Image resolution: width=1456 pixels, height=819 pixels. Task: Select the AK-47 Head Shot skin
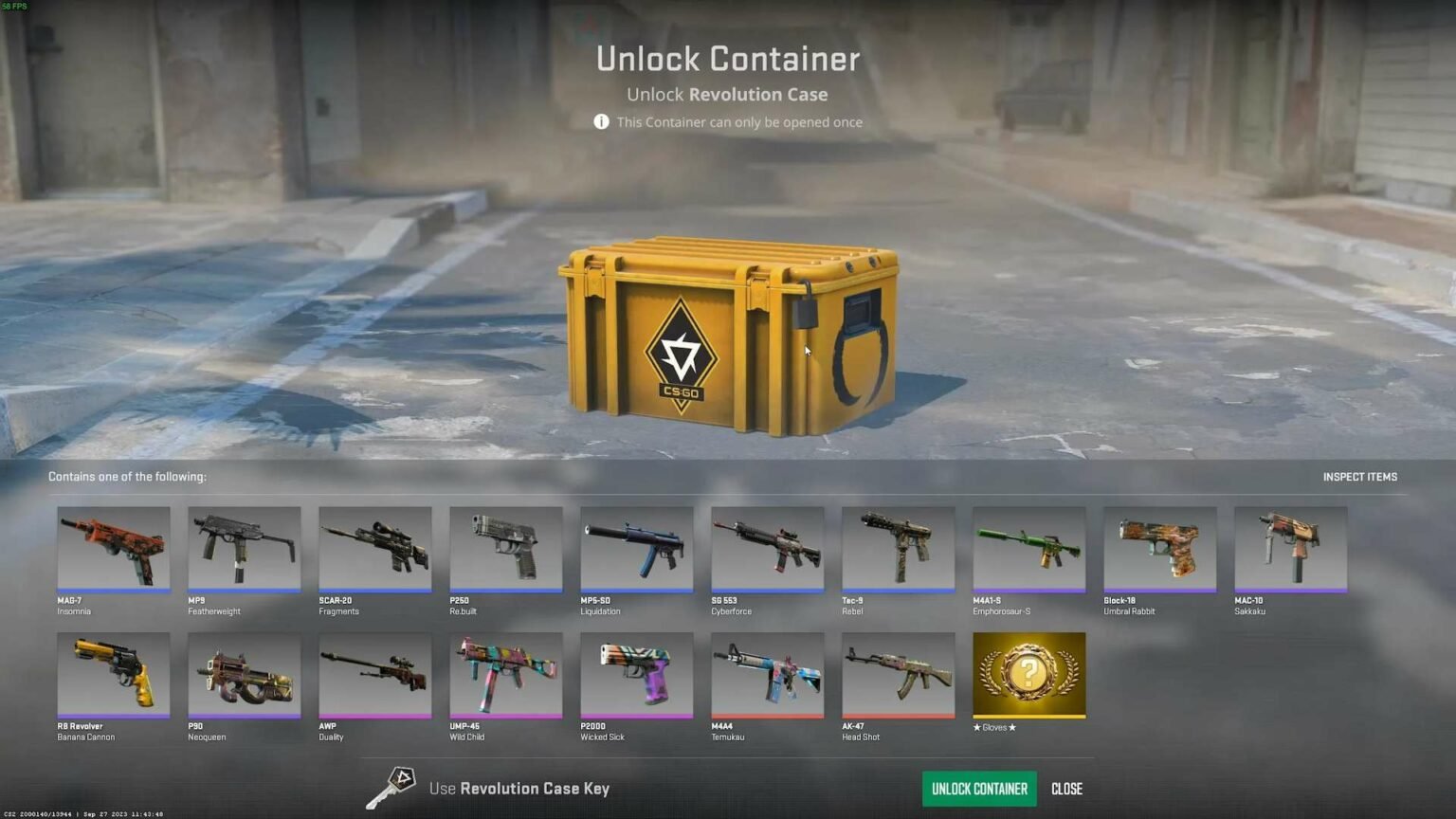point(898,675)
